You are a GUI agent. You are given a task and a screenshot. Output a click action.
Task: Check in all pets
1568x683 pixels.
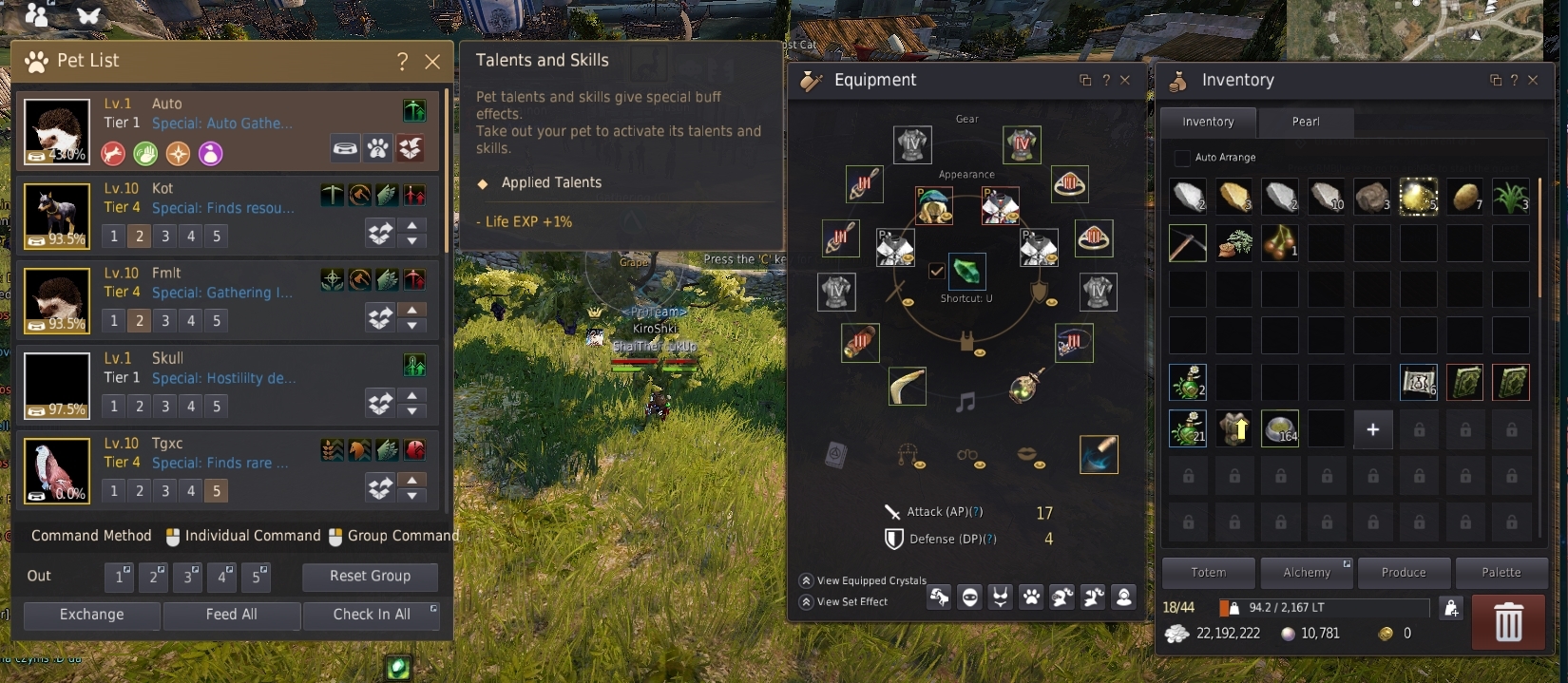click(372, 615)
